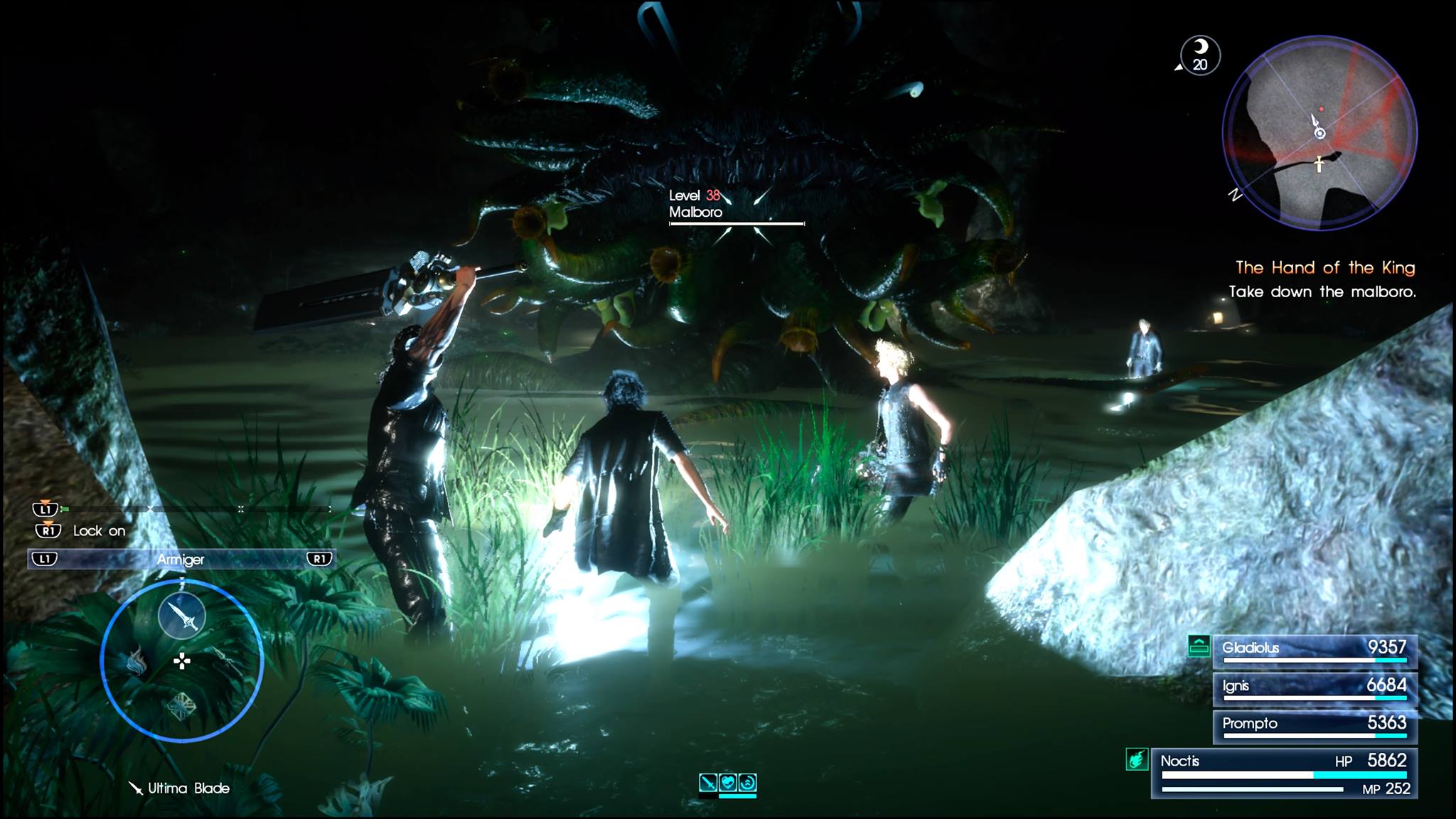Image resolution: width=1456 pixels, height=819 pixels.
Task: Click the green icon beside Gladiolus
Action: [x=1199, y=646]
